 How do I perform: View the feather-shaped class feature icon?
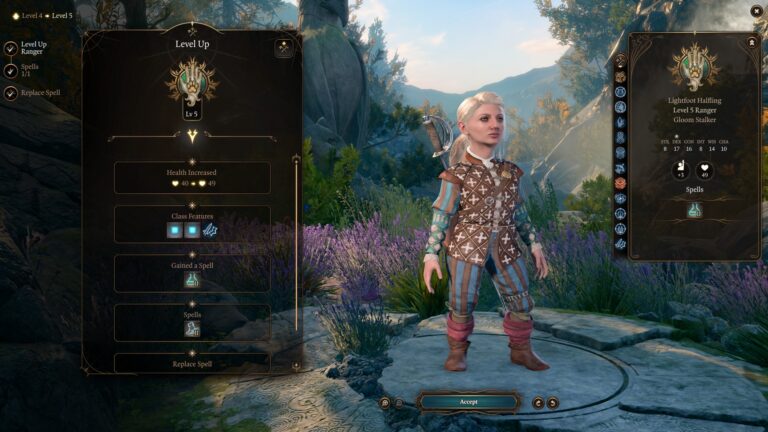[x=210, y=231]
